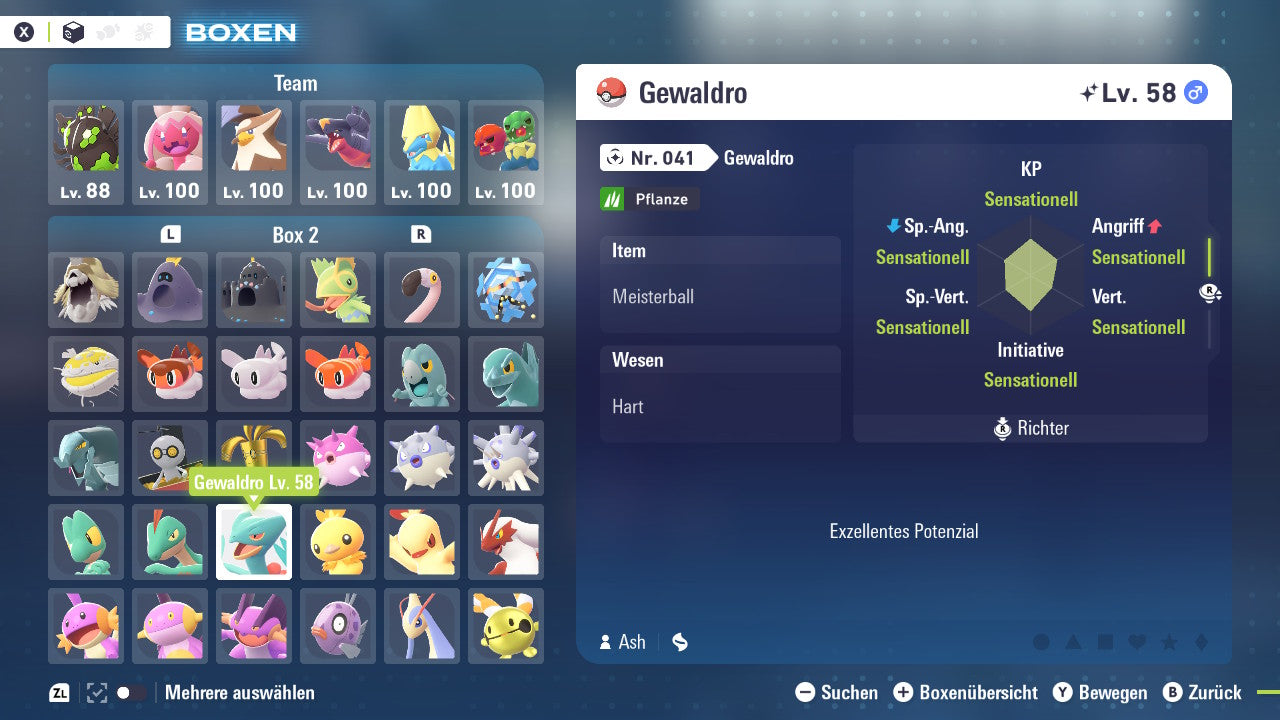Image resolution: width=1280 pixels, height=720 pixels.
Task: Click the Pflanze type badge
Action: 649,199
